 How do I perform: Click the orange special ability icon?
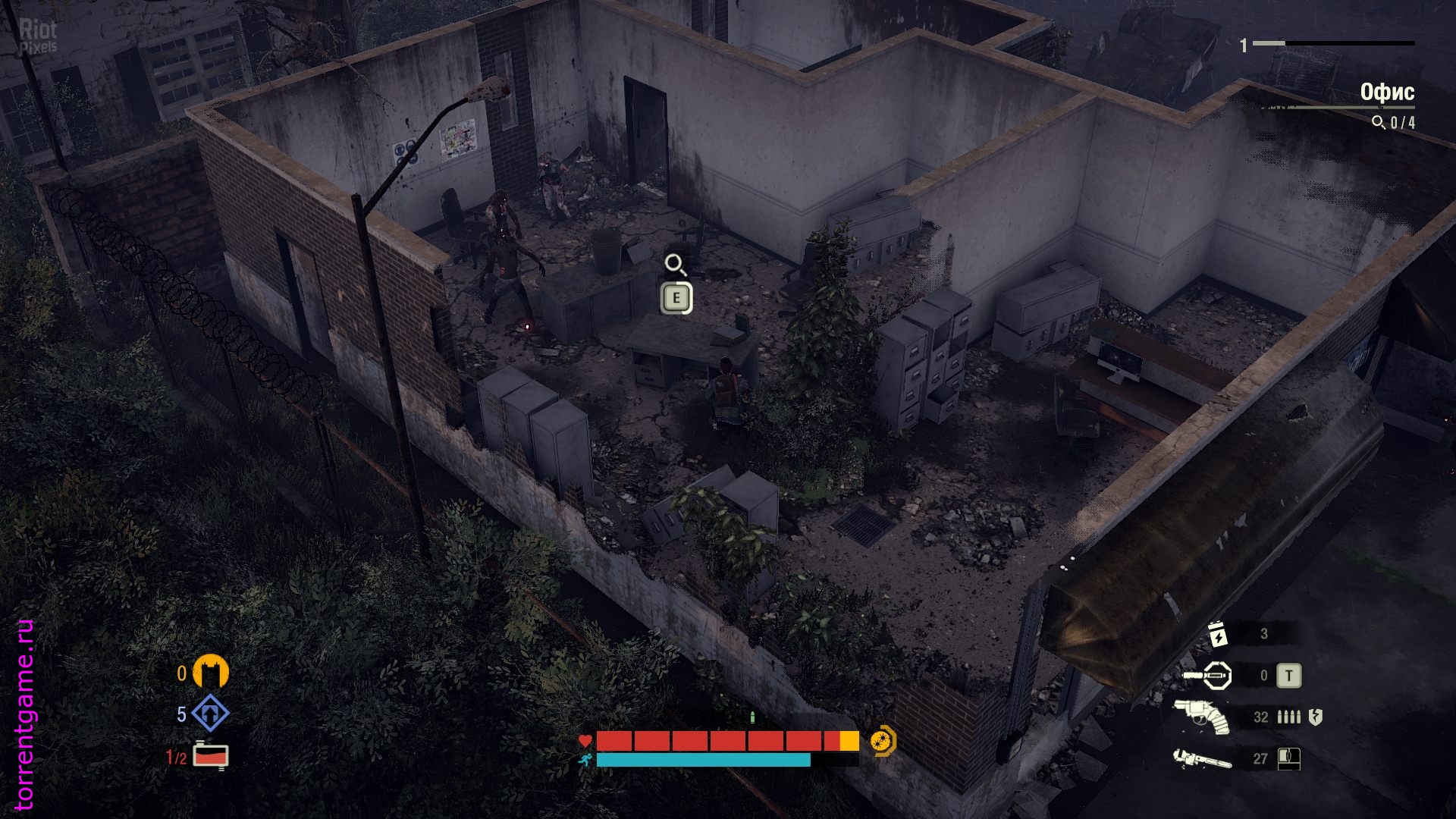point(883,741)
